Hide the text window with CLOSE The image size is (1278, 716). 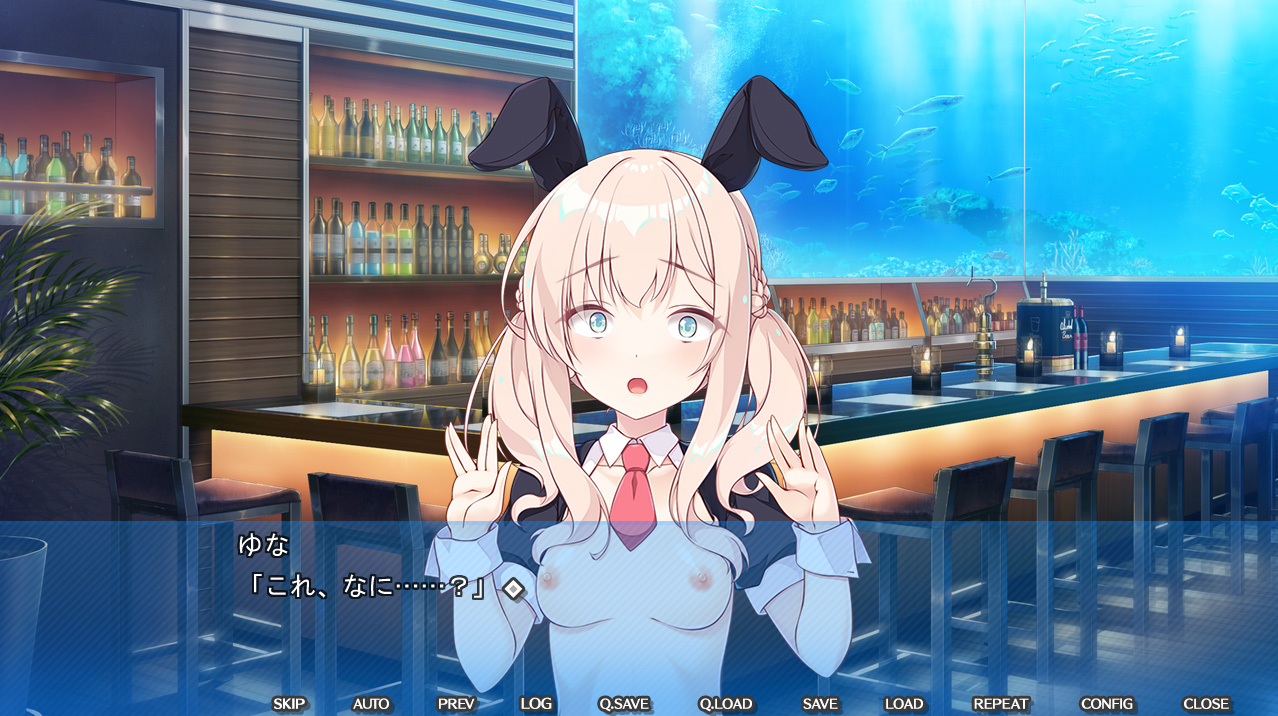tap(1206, 704)
